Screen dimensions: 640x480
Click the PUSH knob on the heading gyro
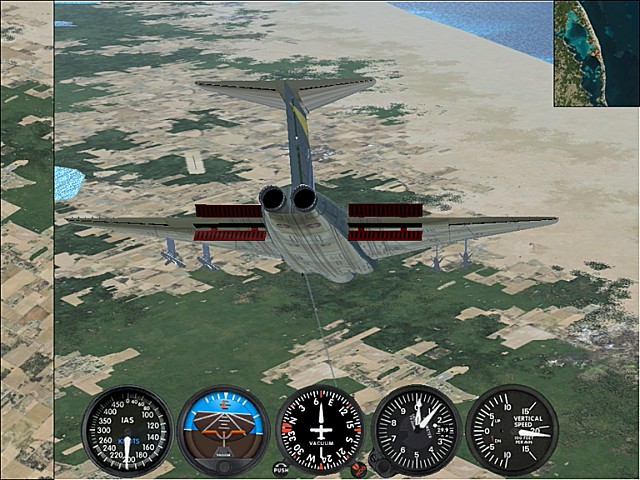(x=280, y=468)
